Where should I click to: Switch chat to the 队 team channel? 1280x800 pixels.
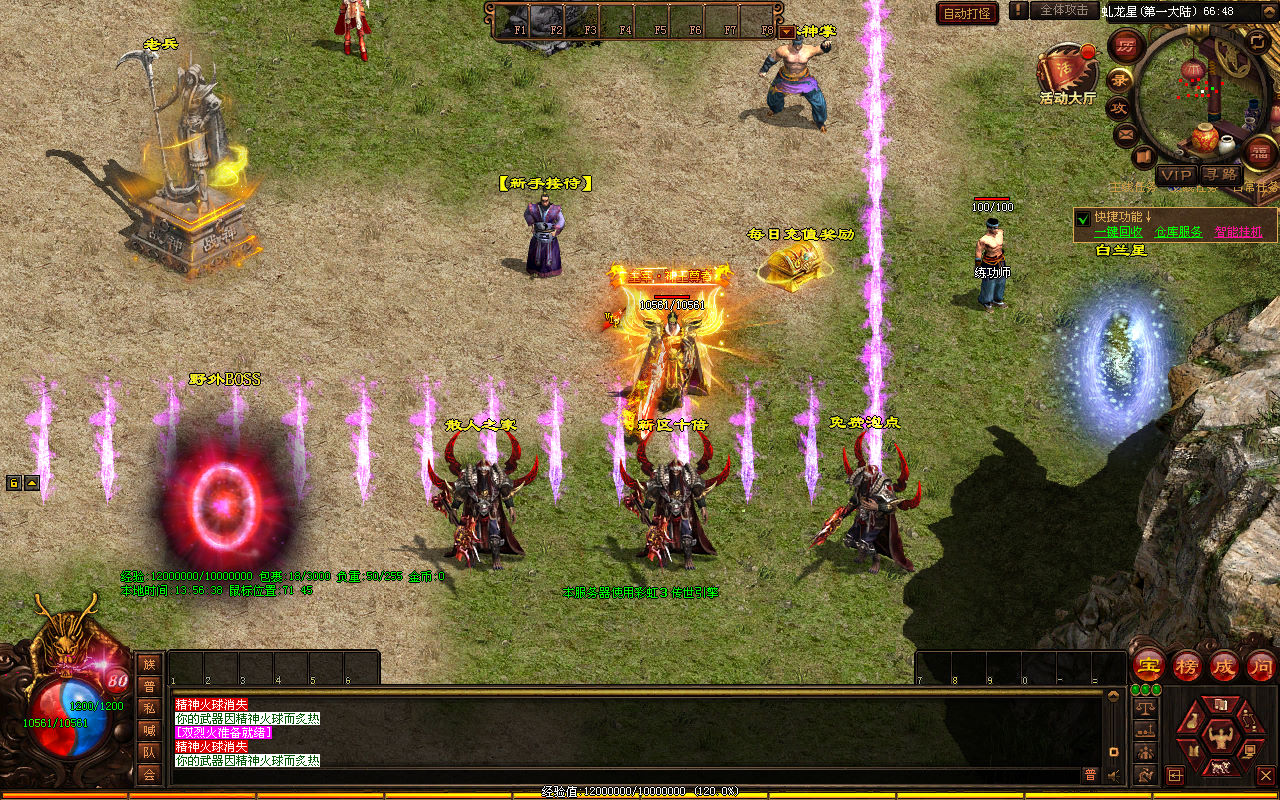[x=149, y=752]
